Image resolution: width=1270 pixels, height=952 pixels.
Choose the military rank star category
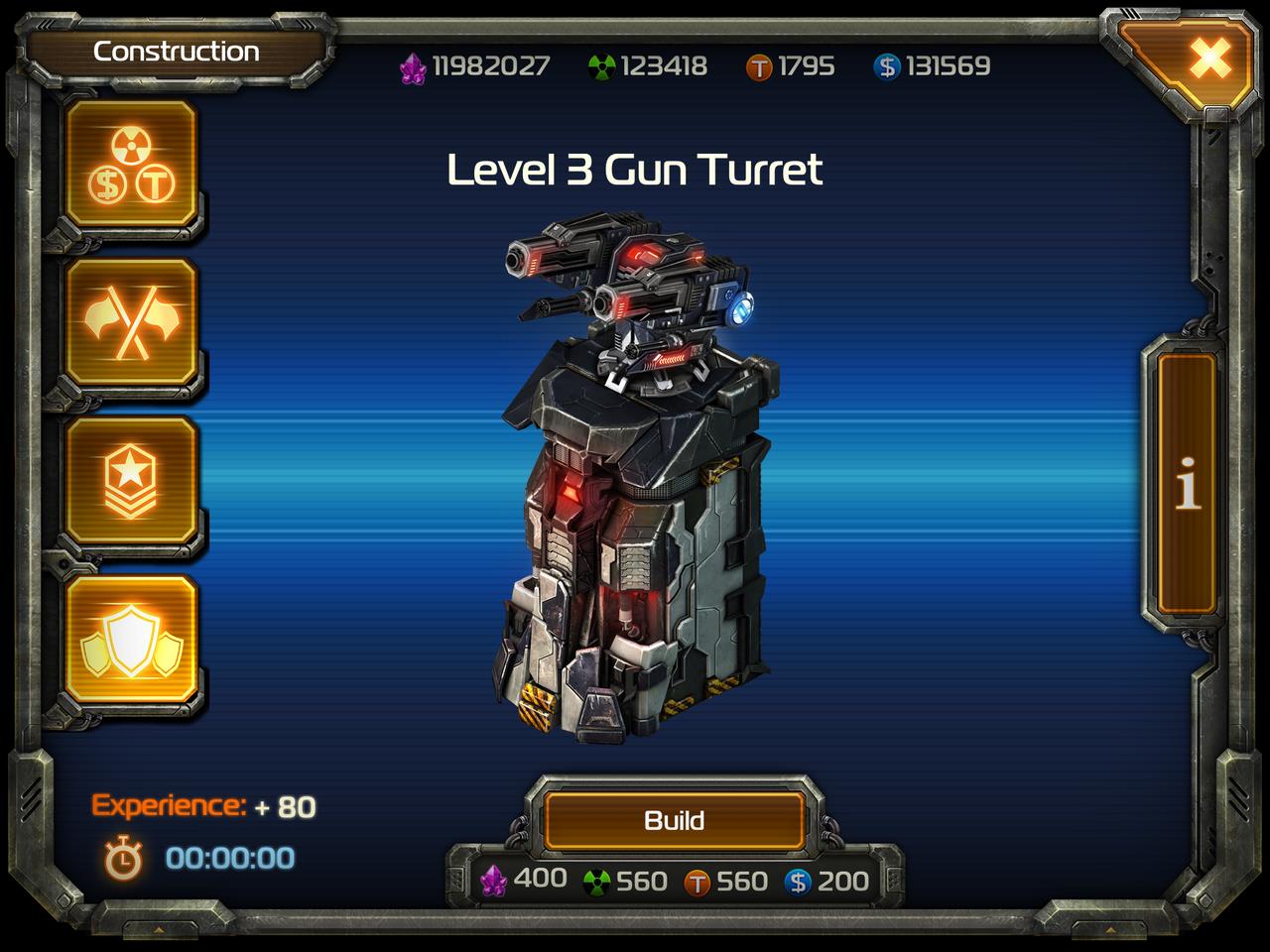pyautogui.click(x=131, y=482)
